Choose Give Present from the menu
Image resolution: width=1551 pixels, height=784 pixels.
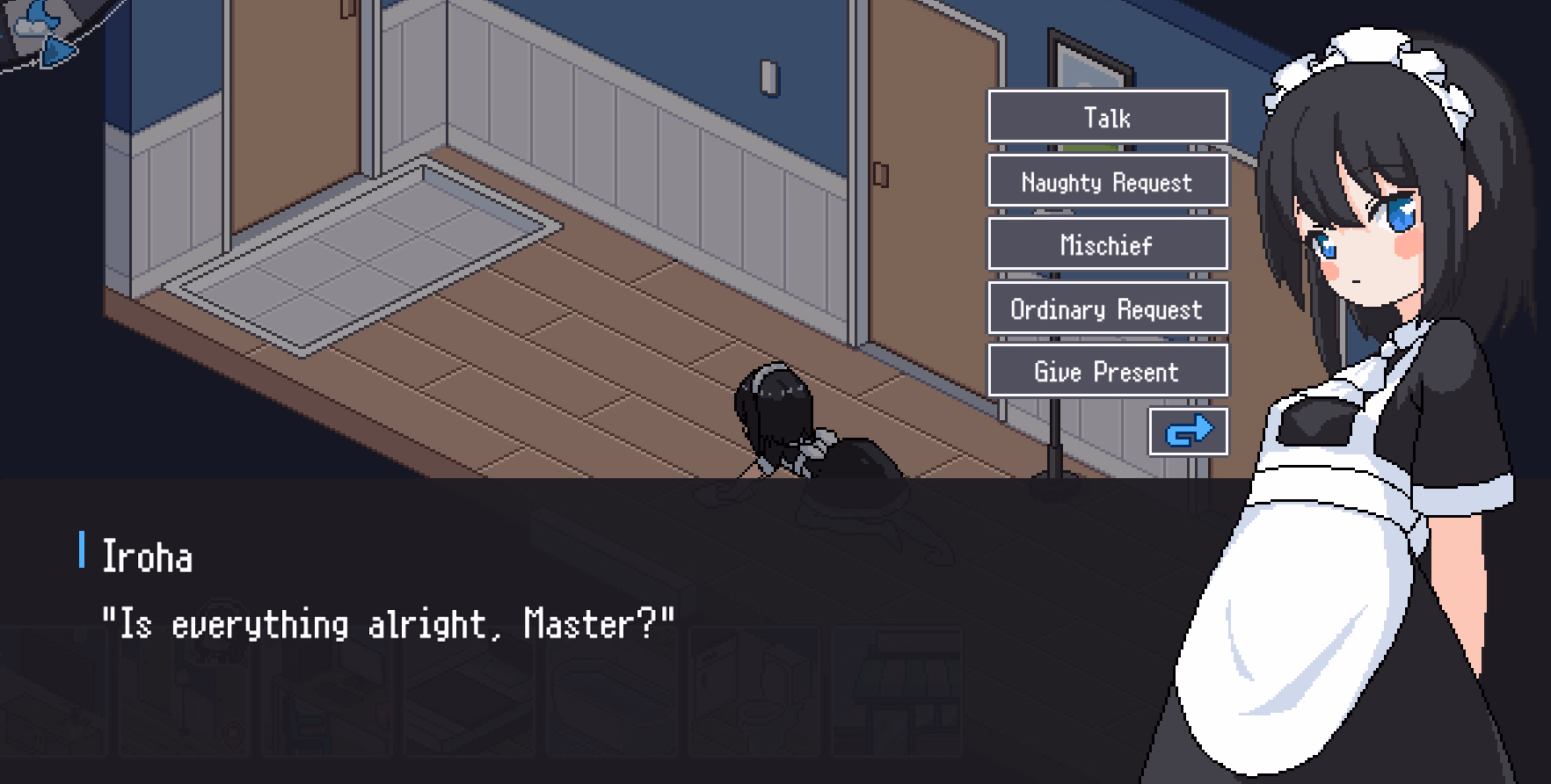click(x=1108, y=371)
